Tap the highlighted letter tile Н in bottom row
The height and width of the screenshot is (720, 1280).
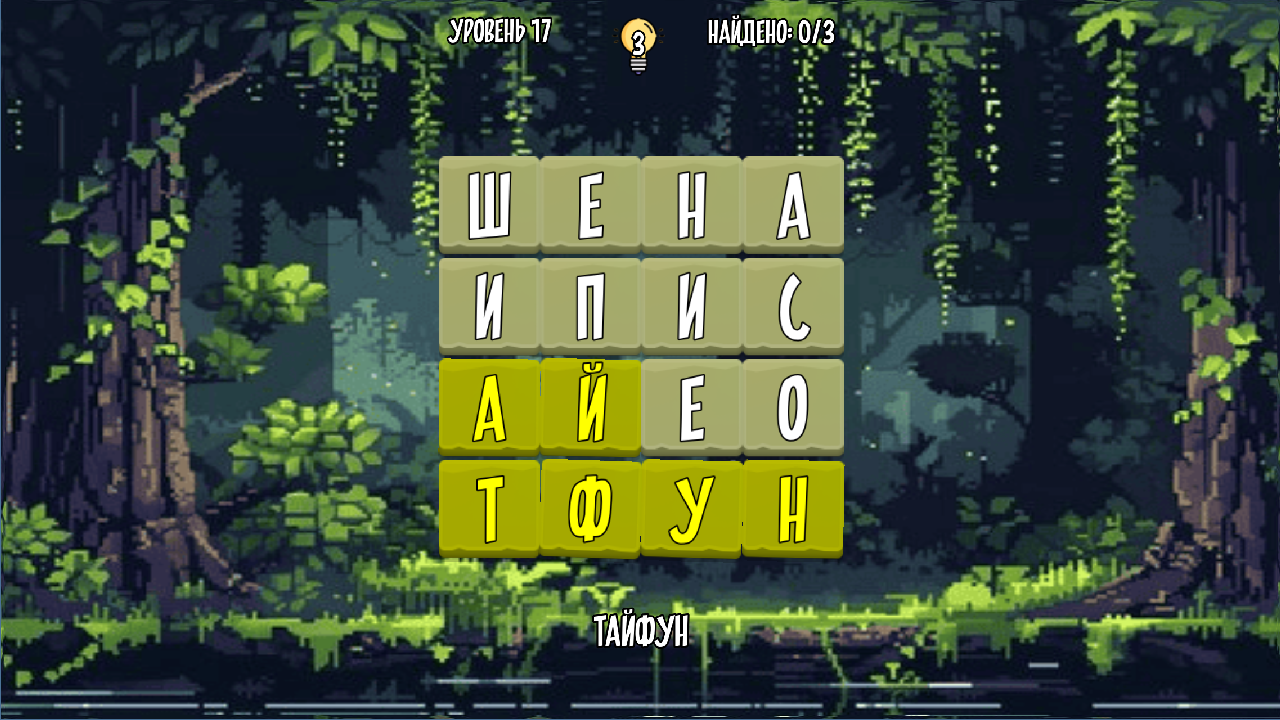click(x=790, y=505)
